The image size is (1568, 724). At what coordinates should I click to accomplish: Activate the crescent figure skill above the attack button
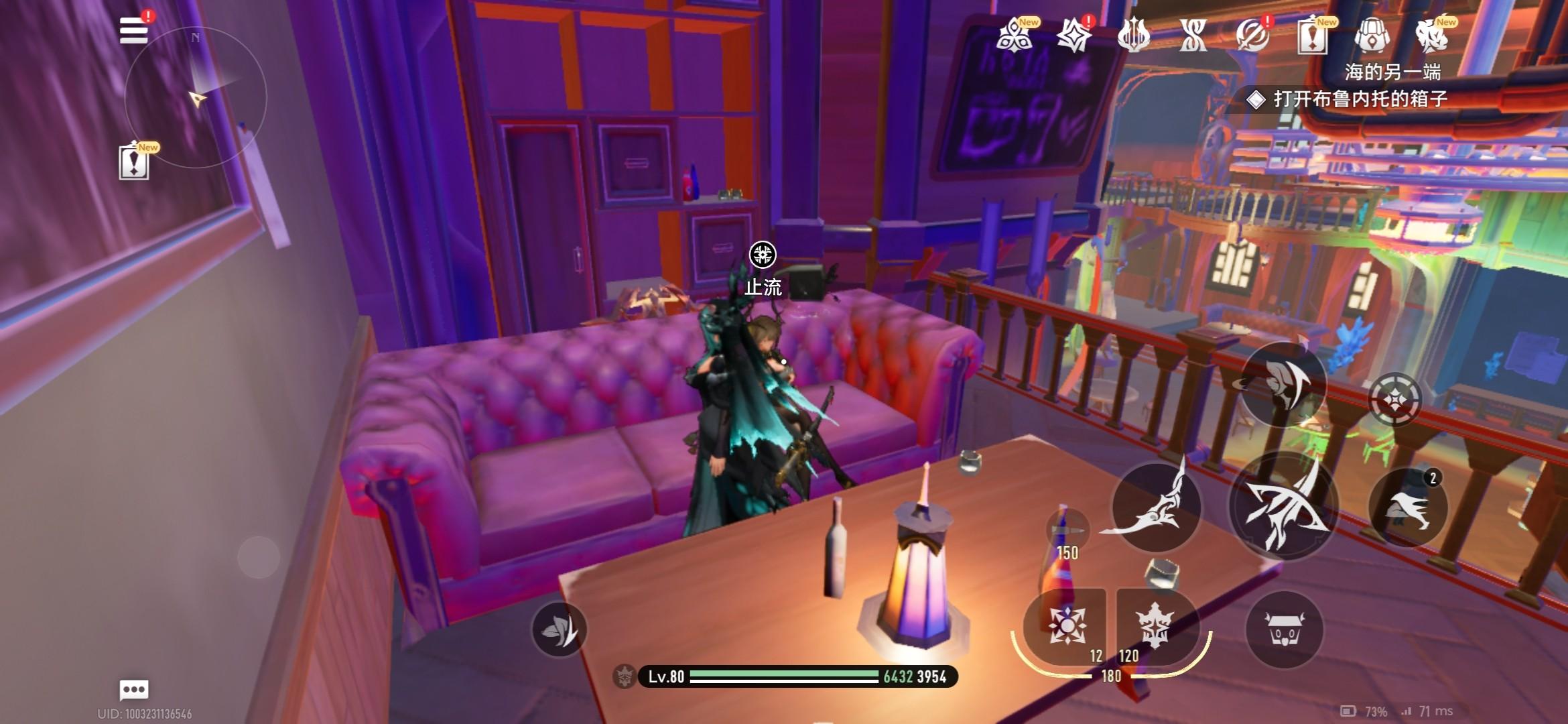[x=1283, y=383]
